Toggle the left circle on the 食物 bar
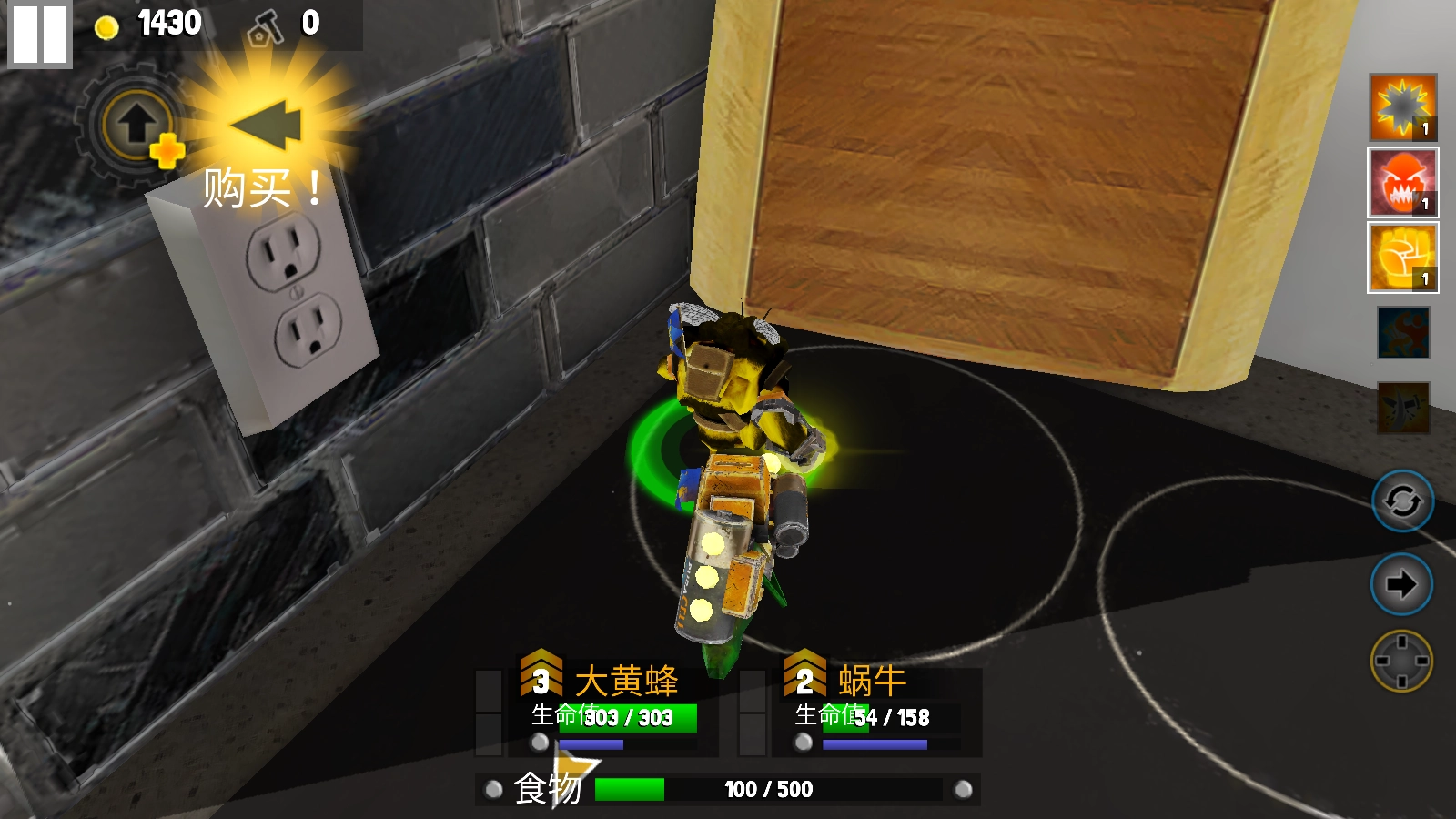 [494, 789]
